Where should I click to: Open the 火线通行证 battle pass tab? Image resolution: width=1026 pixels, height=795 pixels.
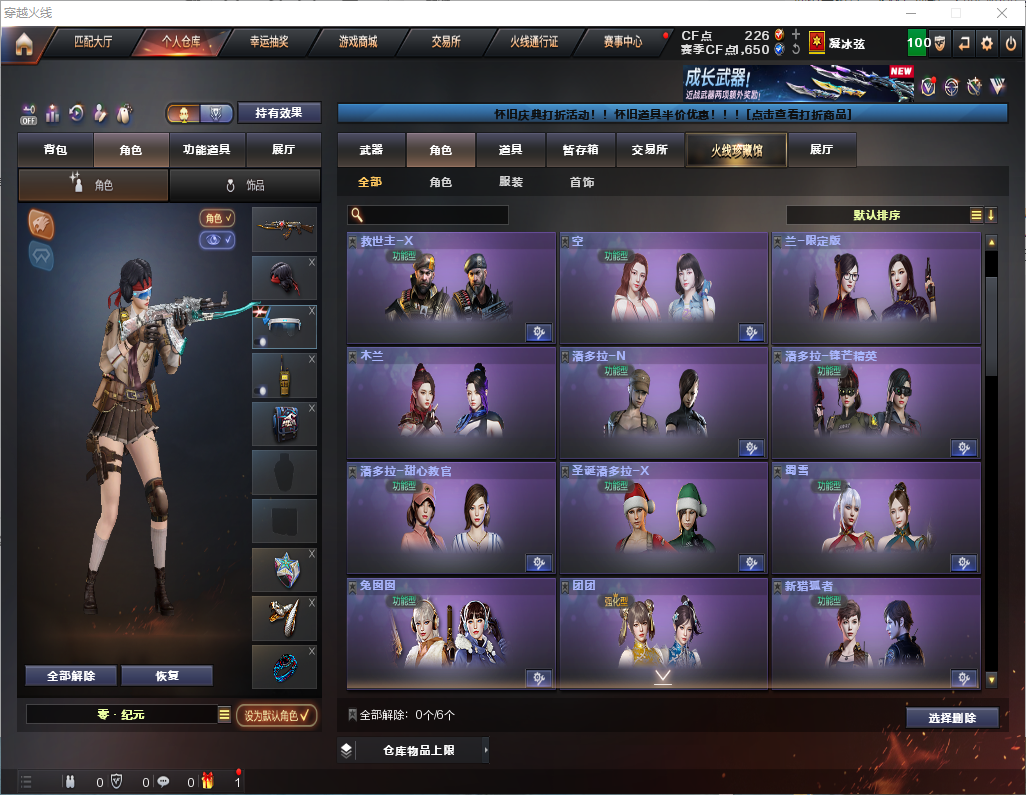pos(534,43)
